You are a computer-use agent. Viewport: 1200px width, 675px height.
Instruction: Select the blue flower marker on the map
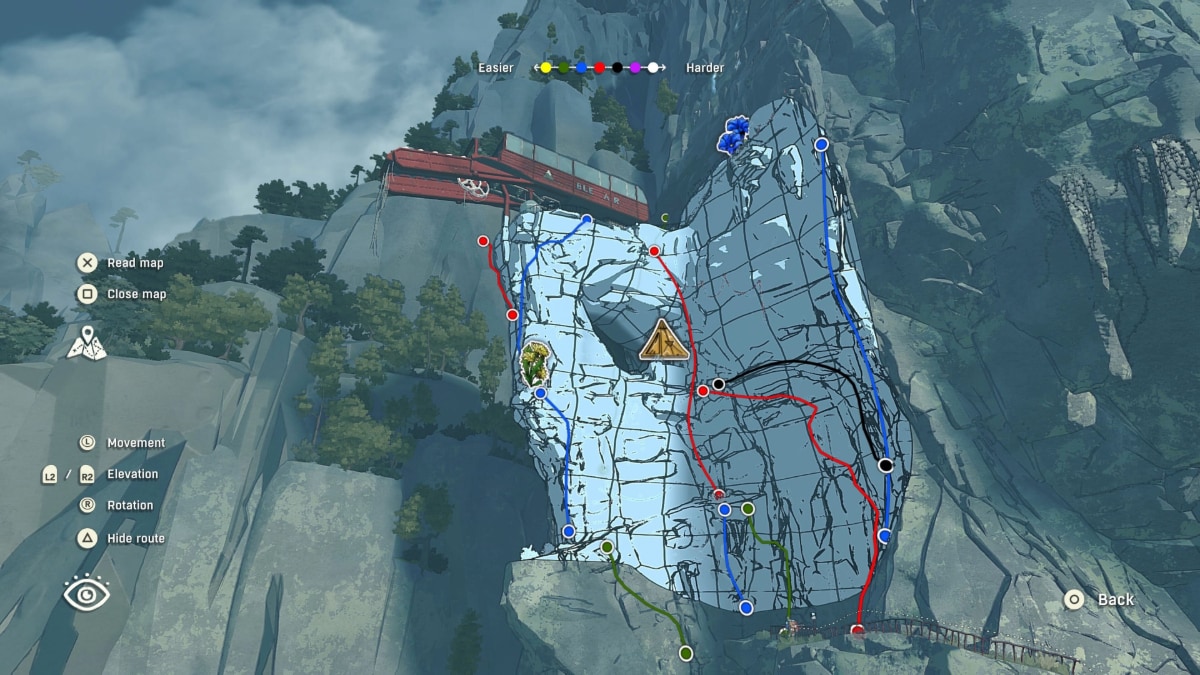pyautogui.click(x=737, y=134)
